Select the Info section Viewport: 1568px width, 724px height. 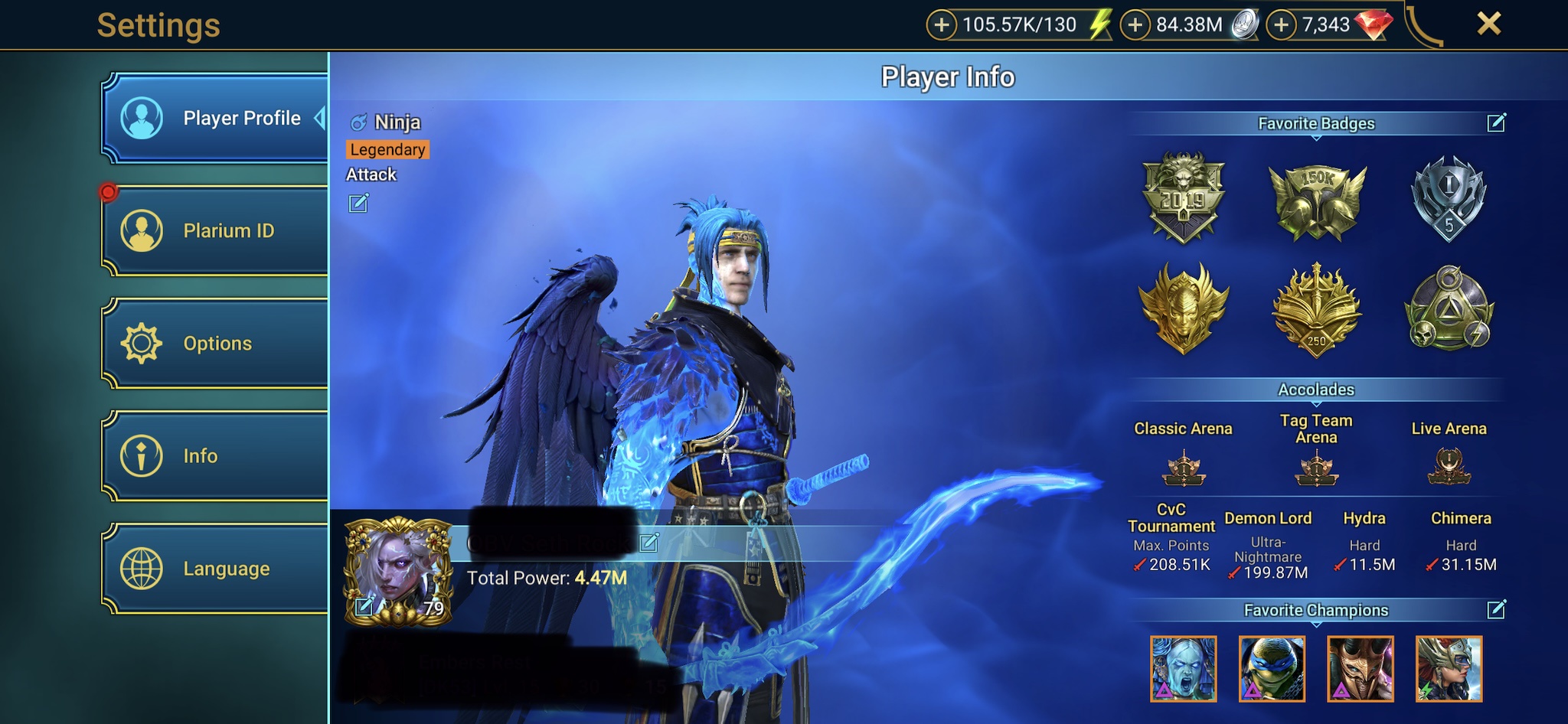coord(216,456)
